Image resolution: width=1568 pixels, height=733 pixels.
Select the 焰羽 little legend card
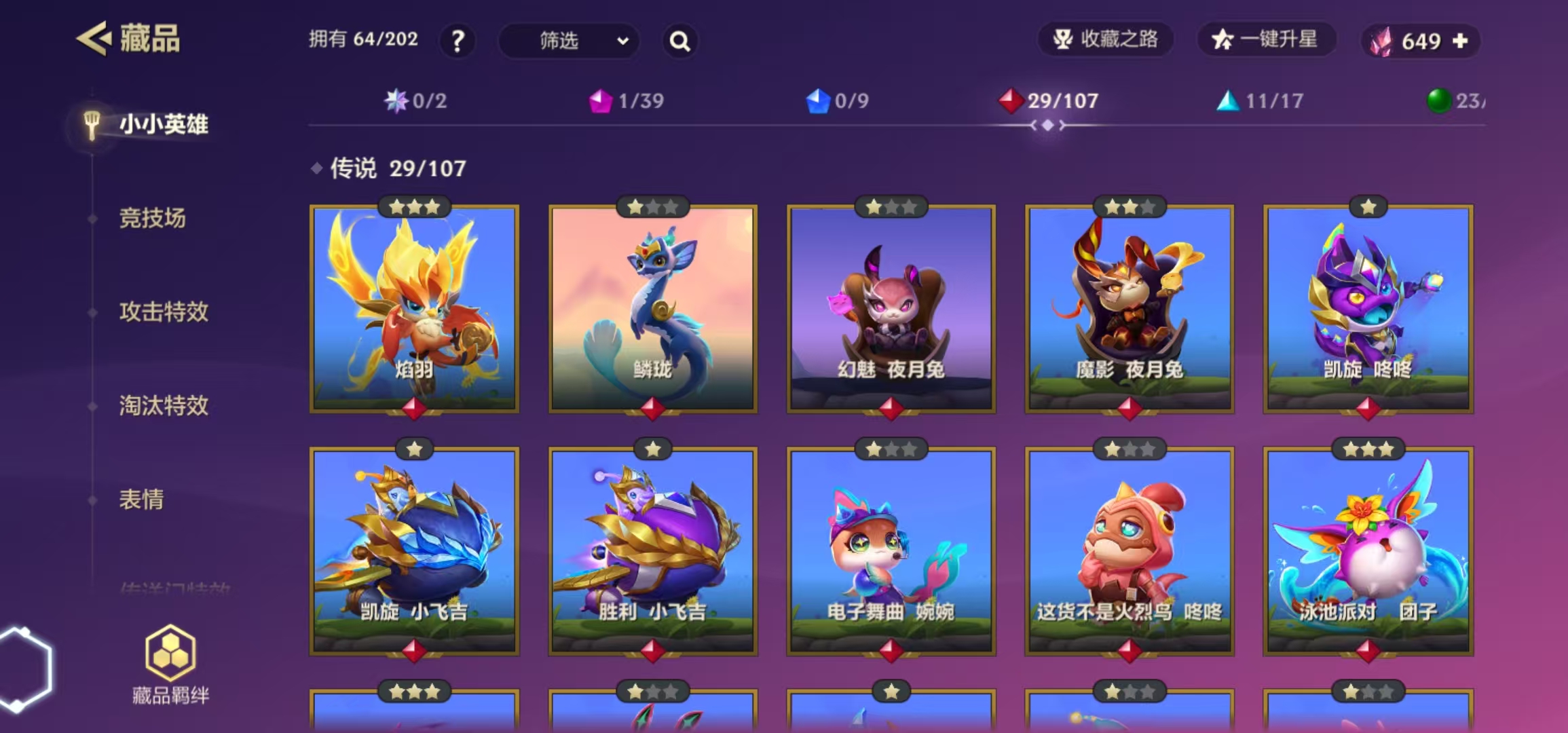point(414,309)
